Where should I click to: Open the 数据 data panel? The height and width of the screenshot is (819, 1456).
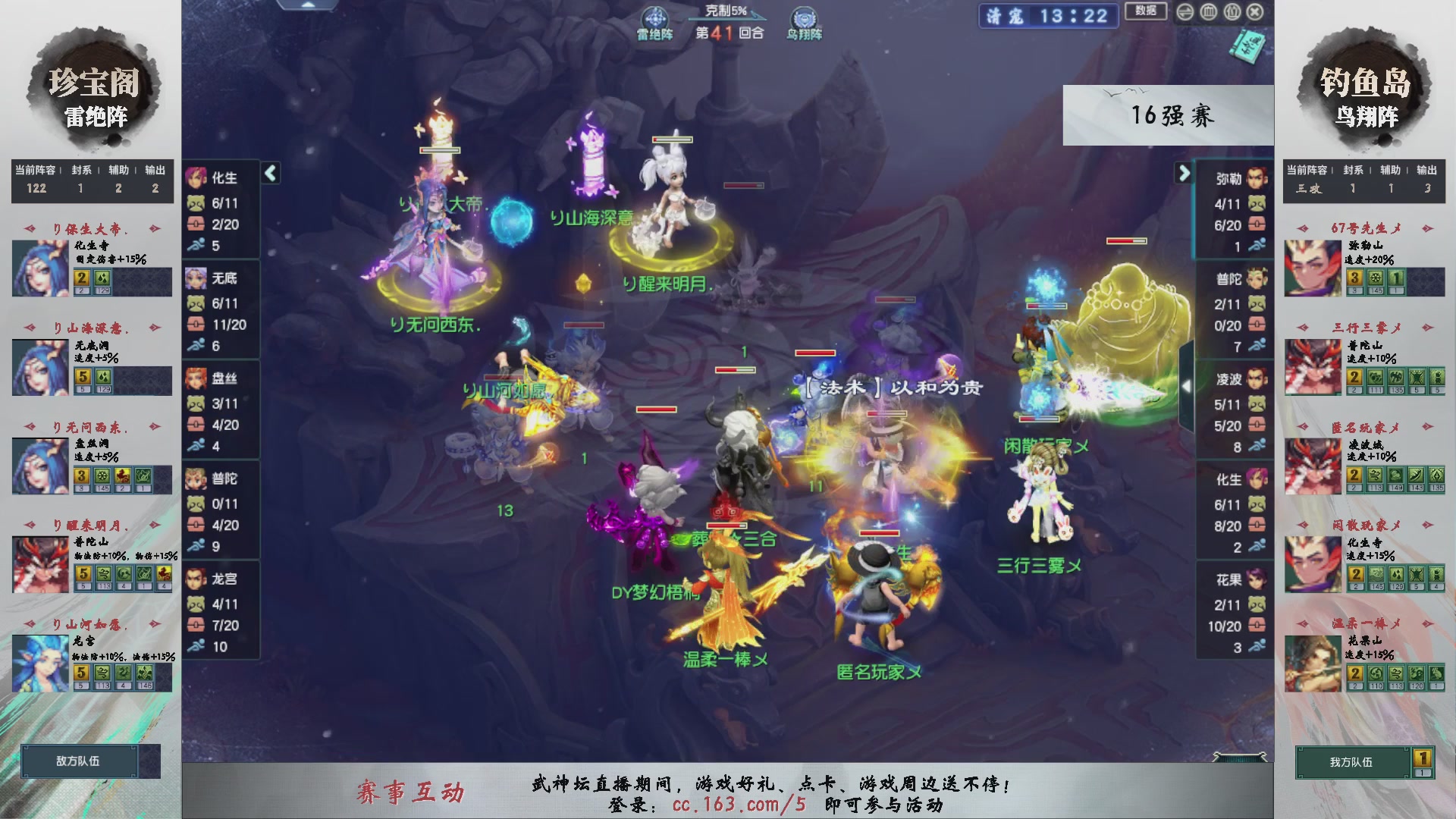1145,12
